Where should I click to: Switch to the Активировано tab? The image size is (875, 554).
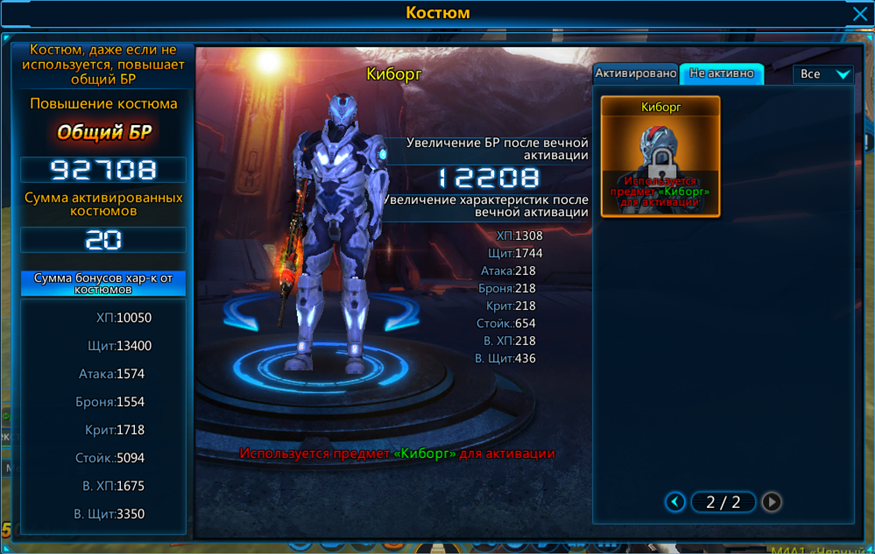pos(636,74)
